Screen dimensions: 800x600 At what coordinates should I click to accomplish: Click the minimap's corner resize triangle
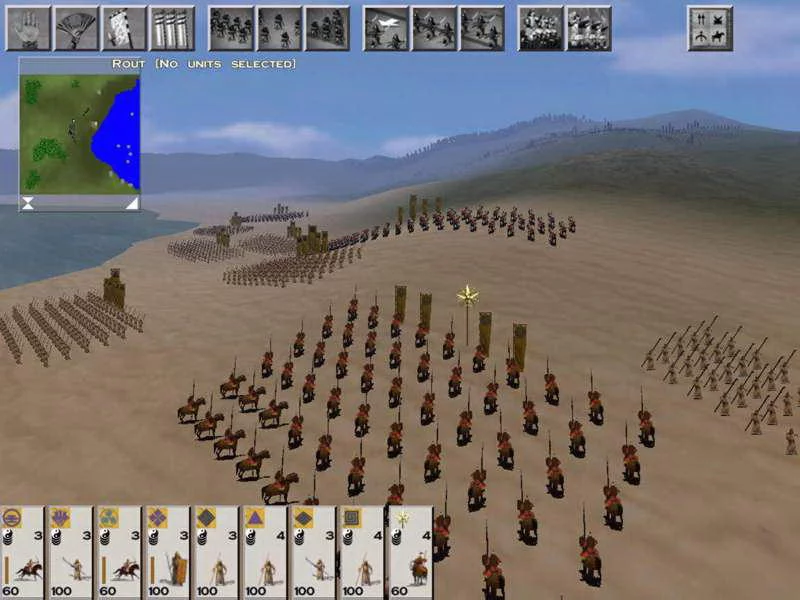(131, 203)
